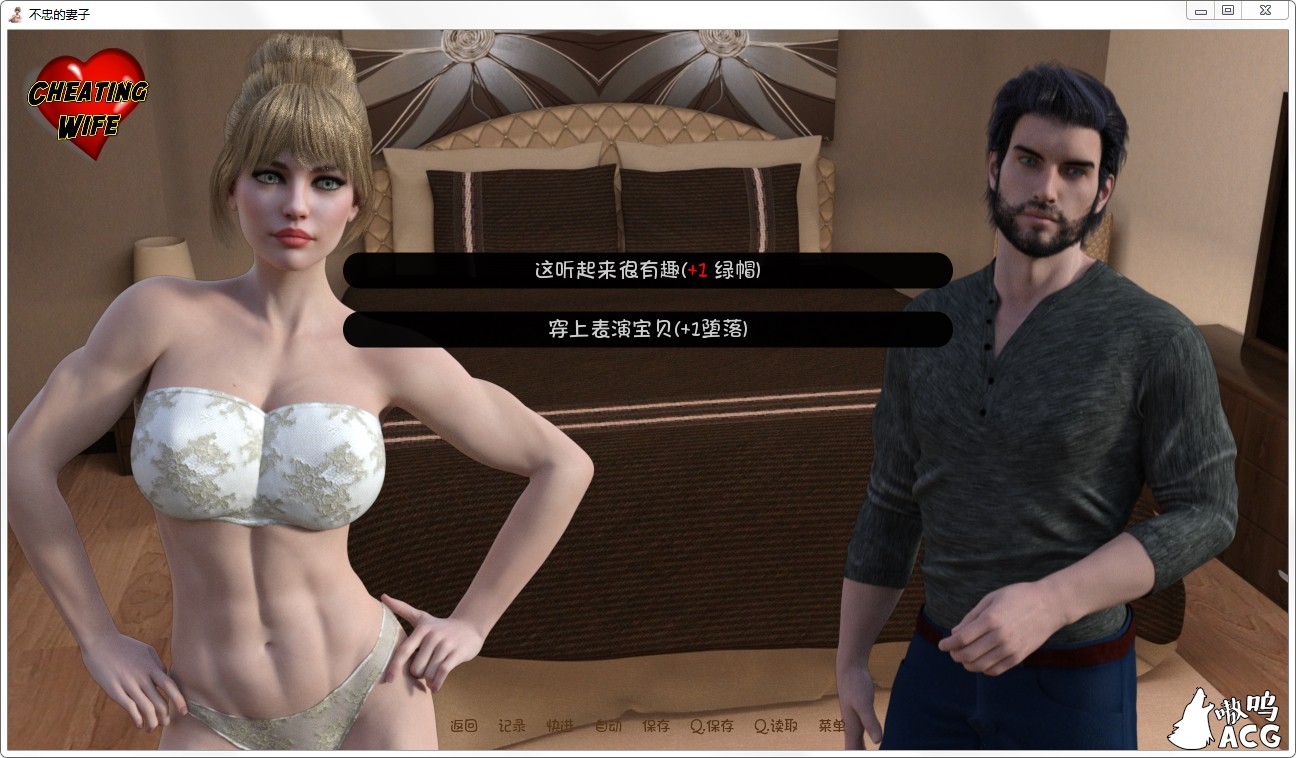Image resolution: width=1296 pixels, height=758 pixels.
Task: Select the '穿上表演宝贝(+1堕落)' choice
Action: (x=648, y=329)
